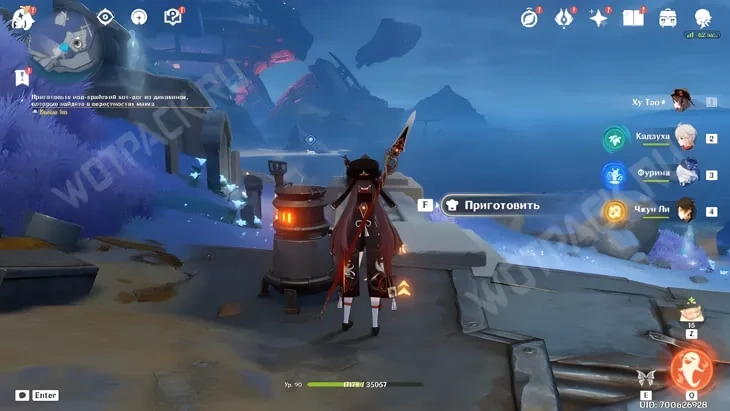Image resolution: width=730 pixels, height=411 pixels.
Task: Select party member Ху Тао
Action: [x=683, y=102]
